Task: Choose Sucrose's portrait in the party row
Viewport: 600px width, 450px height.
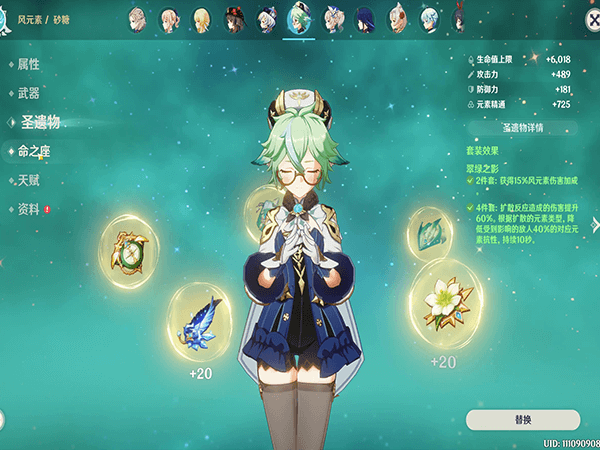Action: pyautogui.click(x=298, y=18)
